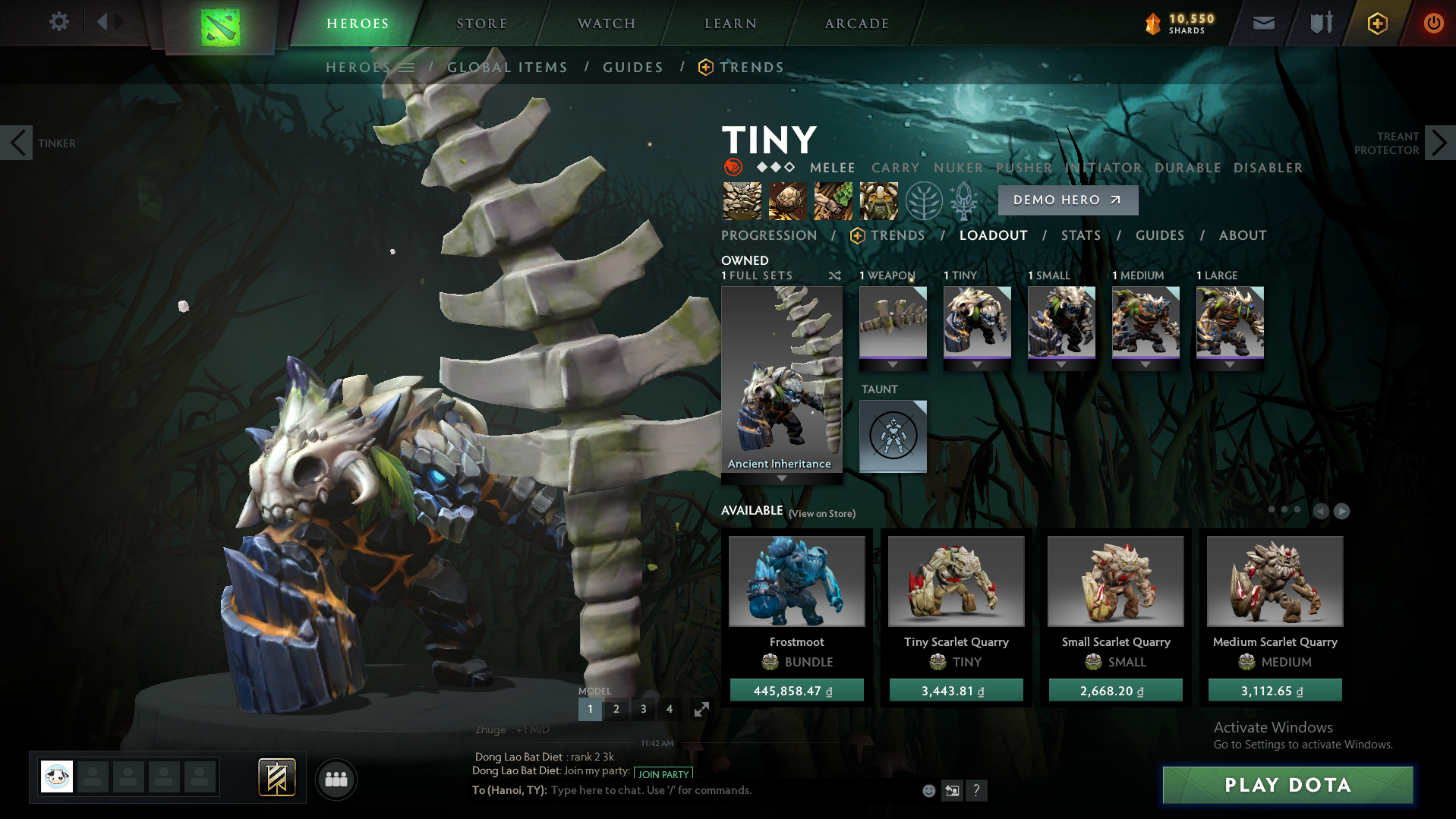Open the notifications mail icon
Image resolution: width=1456 pixels, height=819 pixels.
[x=1262, y=22]
